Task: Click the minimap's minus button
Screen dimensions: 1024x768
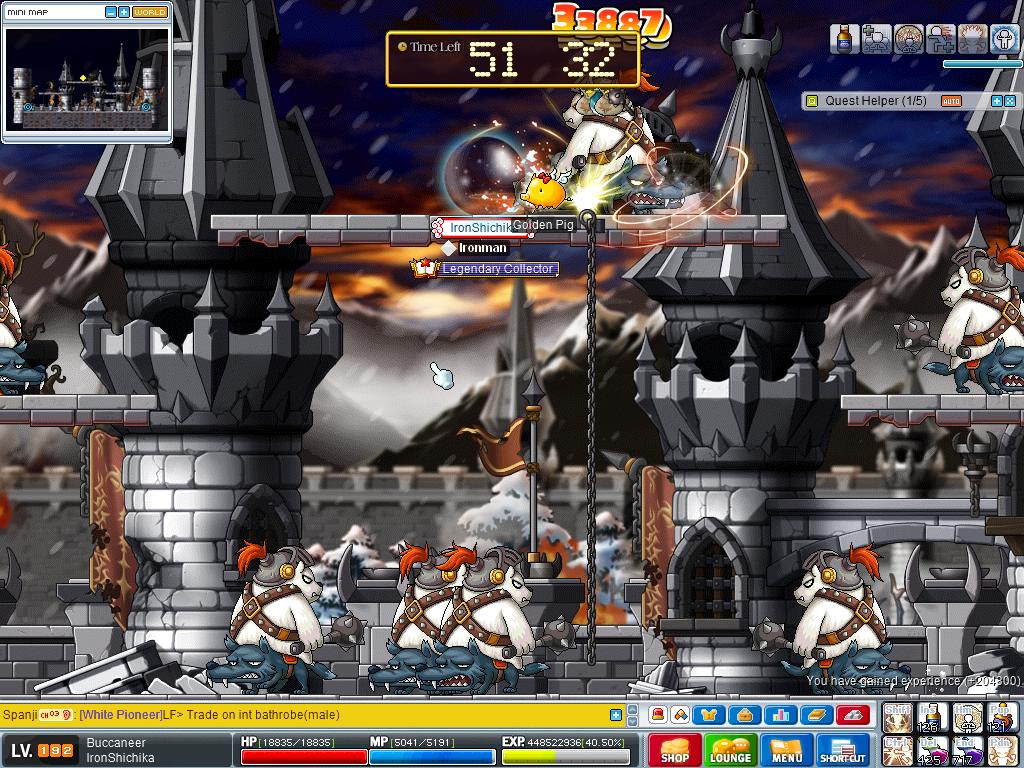Action: point(110,12)
